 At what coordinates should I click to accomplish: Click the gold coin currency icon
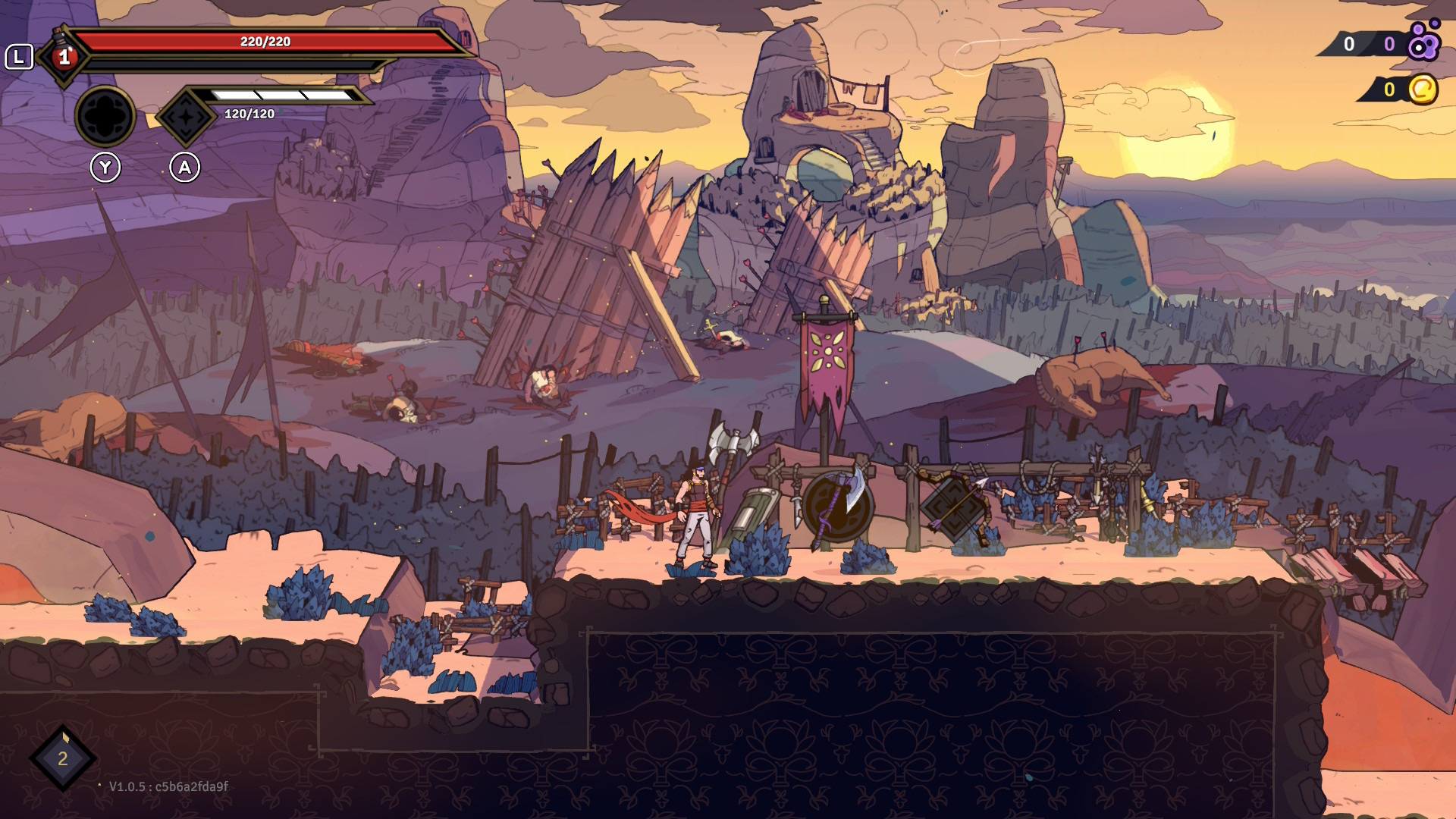1423,89
